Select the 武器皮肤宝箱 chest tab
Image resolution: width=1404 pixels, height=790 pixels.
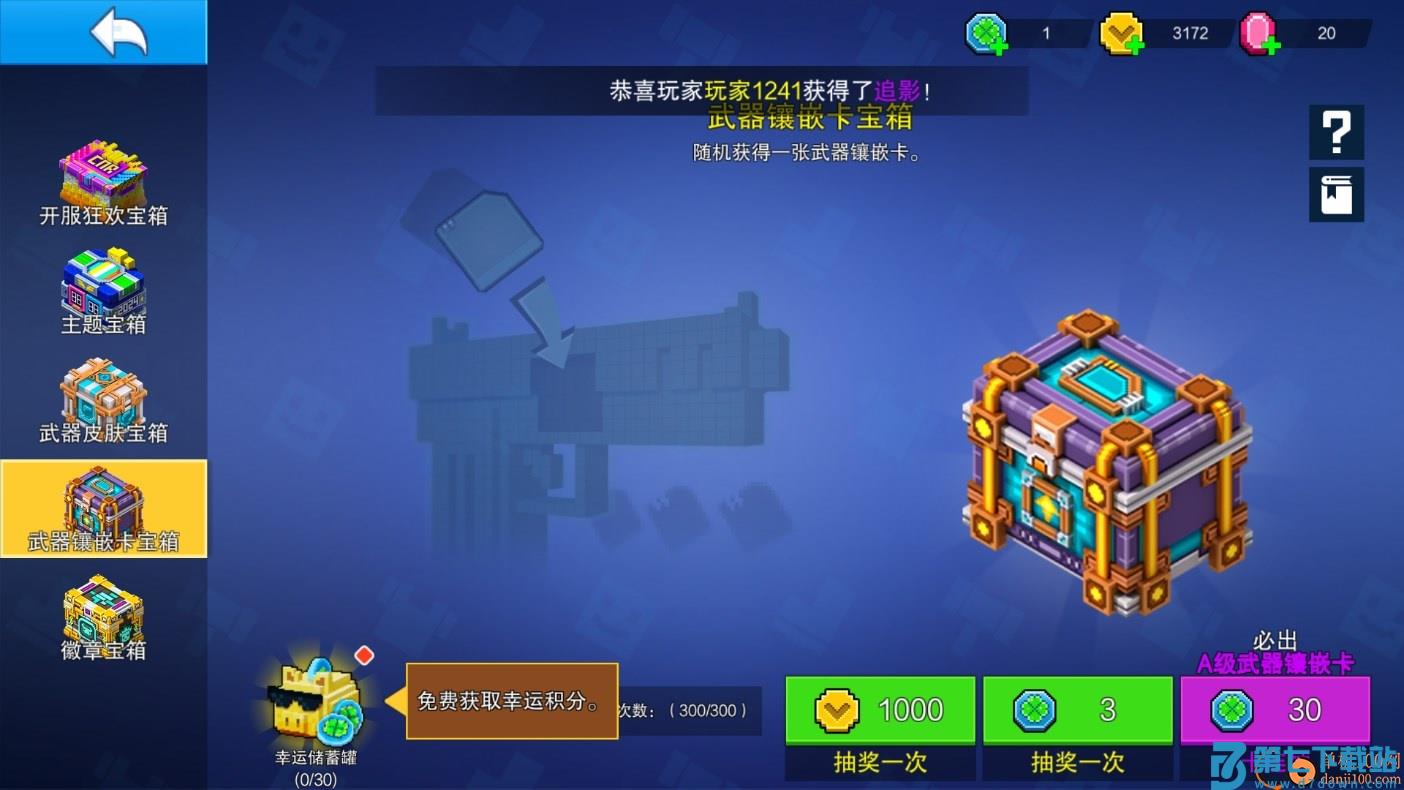point(103,400)
